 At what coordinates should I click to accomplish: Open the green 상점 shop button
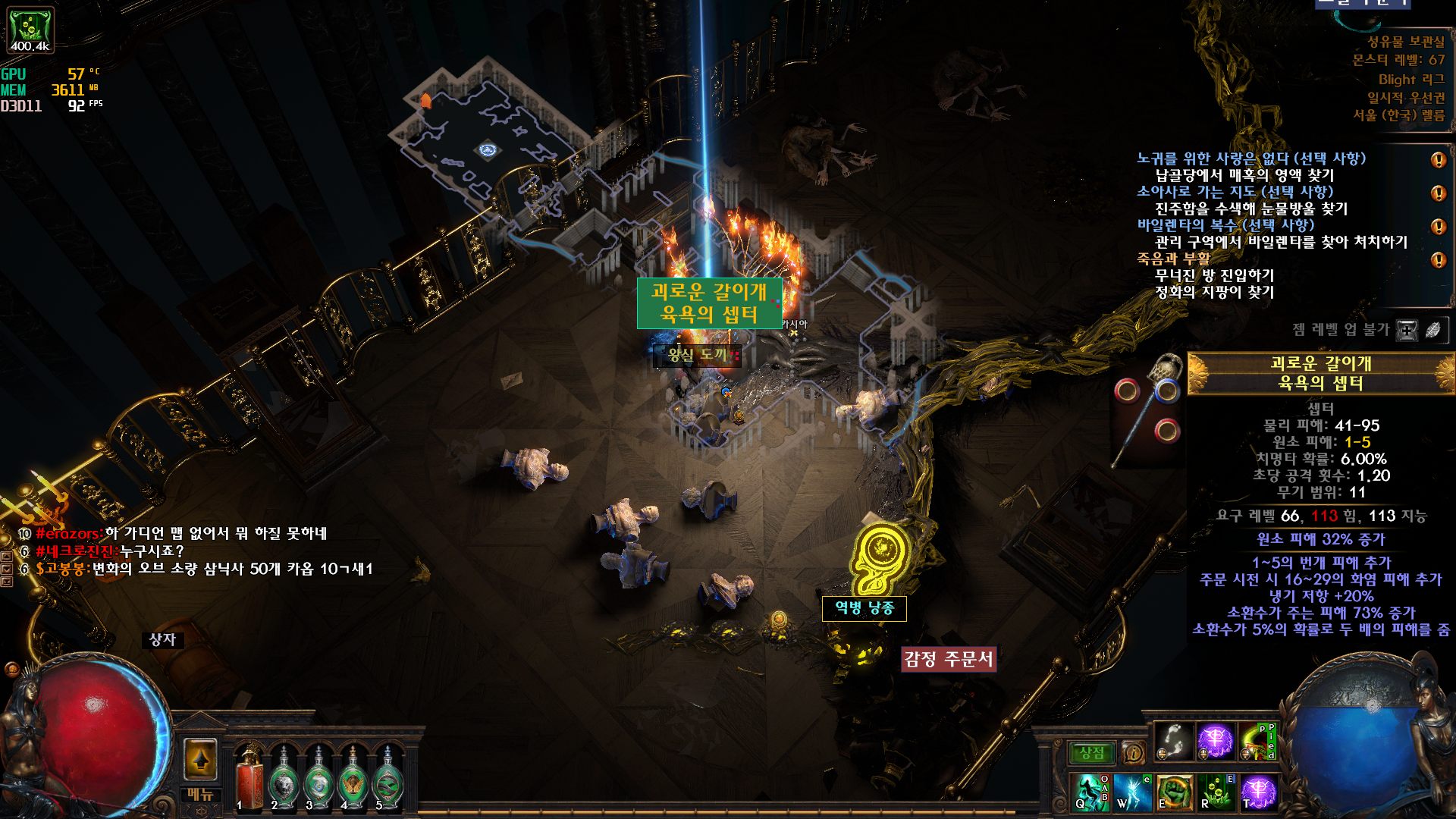1092,753
